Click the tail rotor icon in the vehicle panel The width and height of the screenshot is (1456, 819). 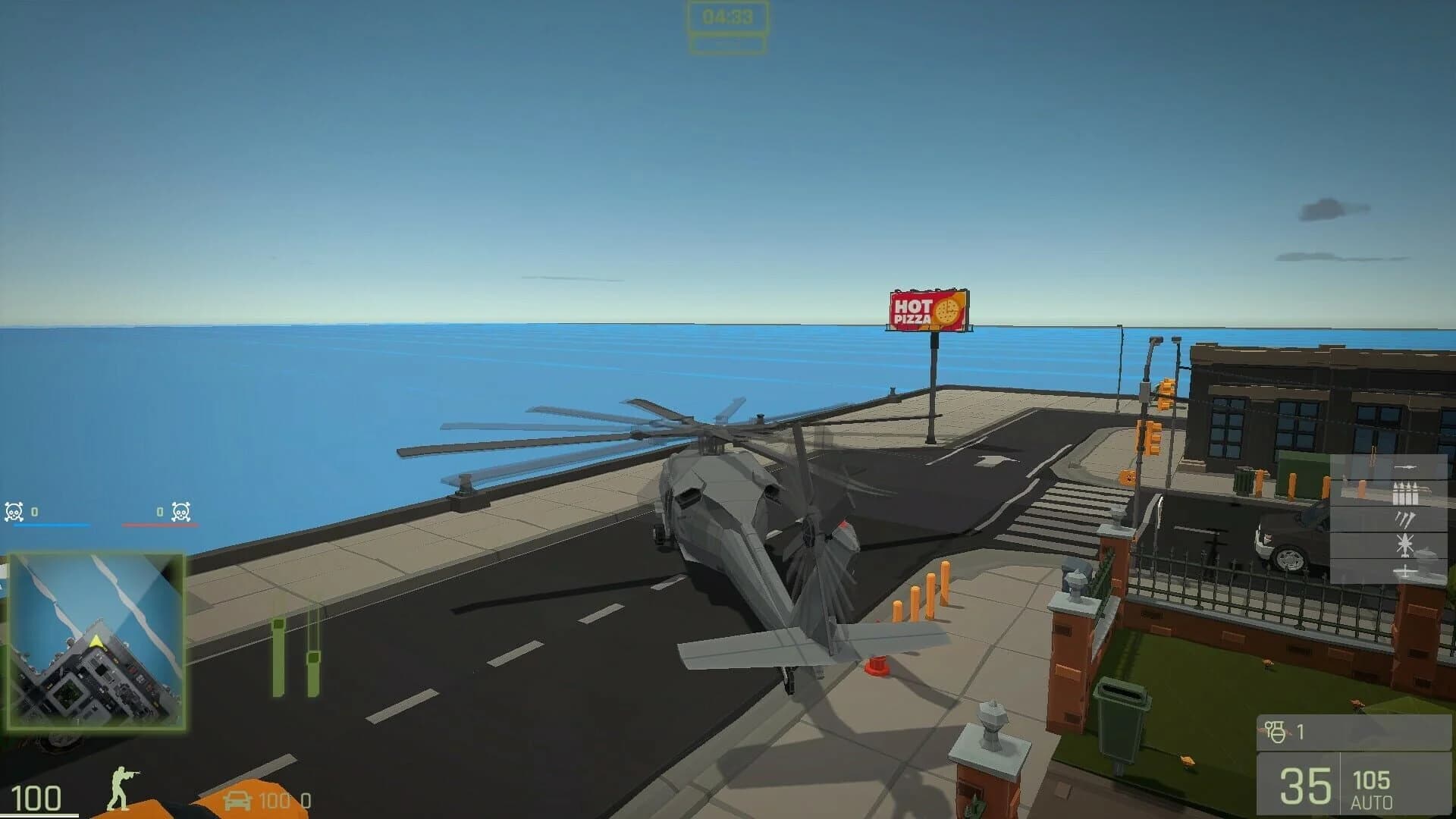(x=1406, y=571)
